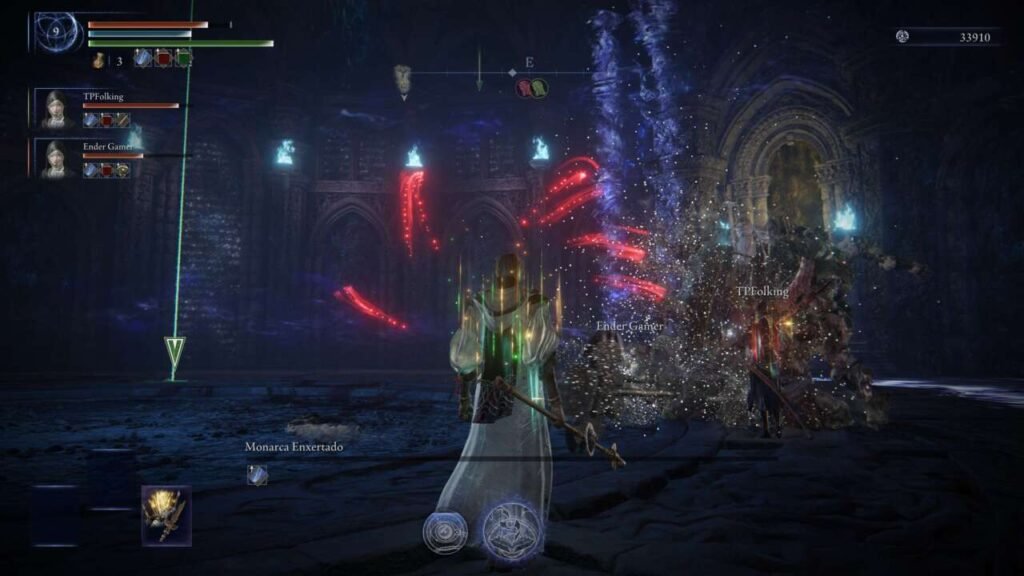Select TPFolking's teammate portrait
This screenshot has height=576, width=1024.
point(55,109)
